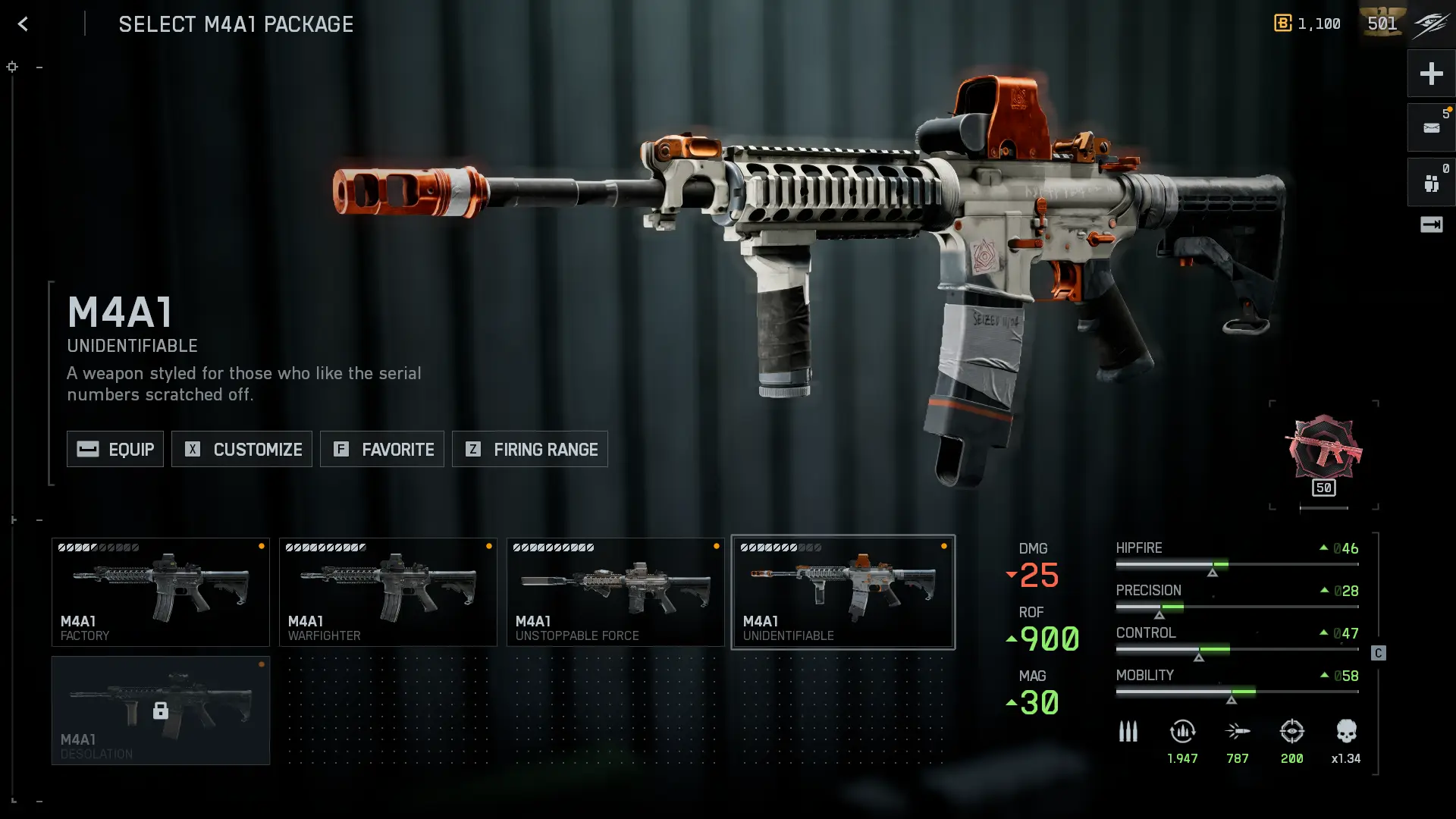Open the currency balance display
Viewport: 1456px width, 819px height.
tap(1307, 24)
